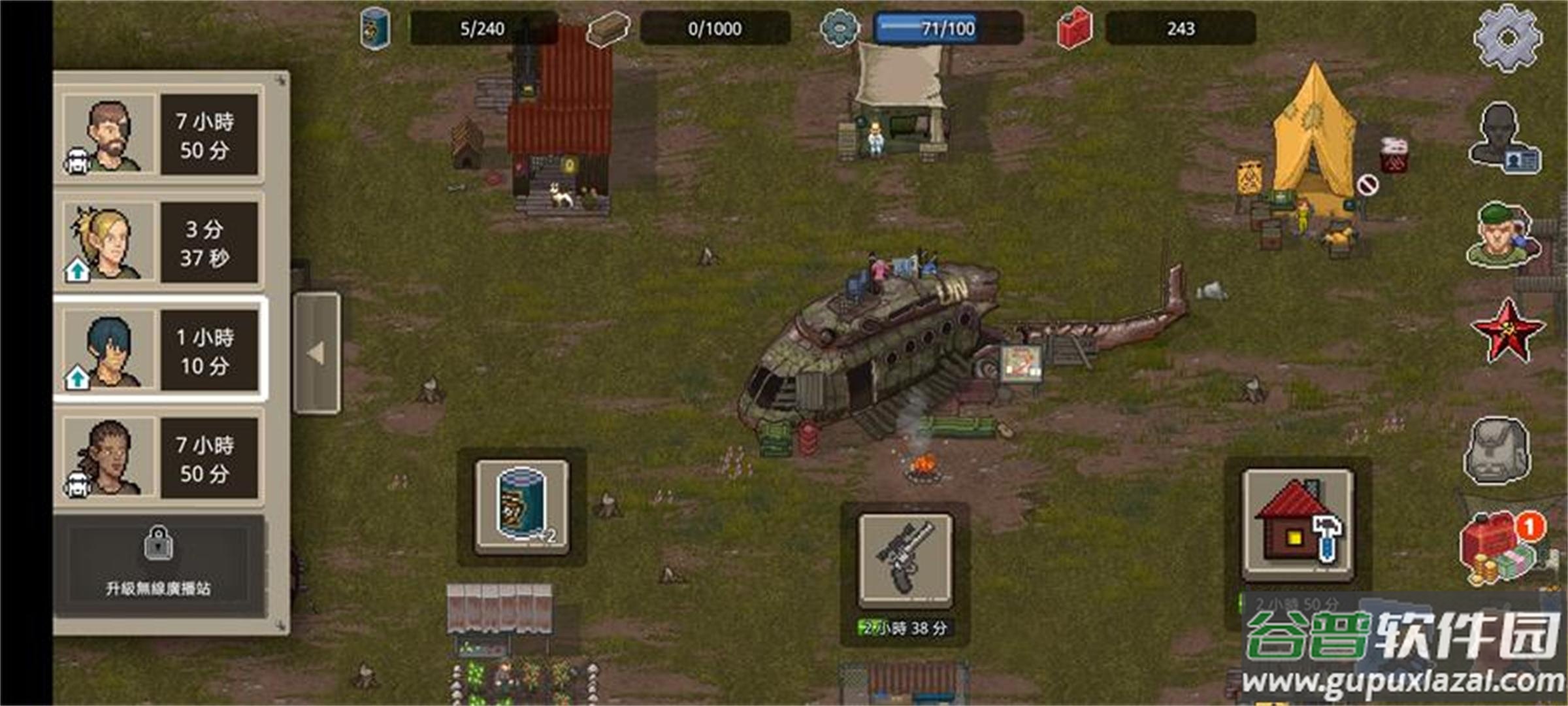Click the fuel canister counter showing 243
The height and width of the screenshot is (706, 1568).
[x=1179, y=28]
